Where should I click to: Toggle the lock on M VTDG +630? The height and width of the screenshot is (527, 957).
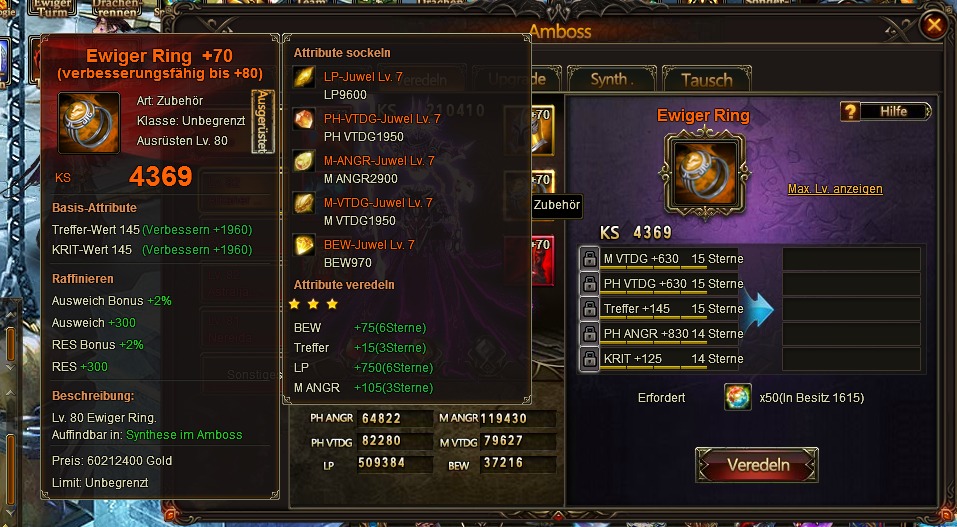(x=590, y=259)
